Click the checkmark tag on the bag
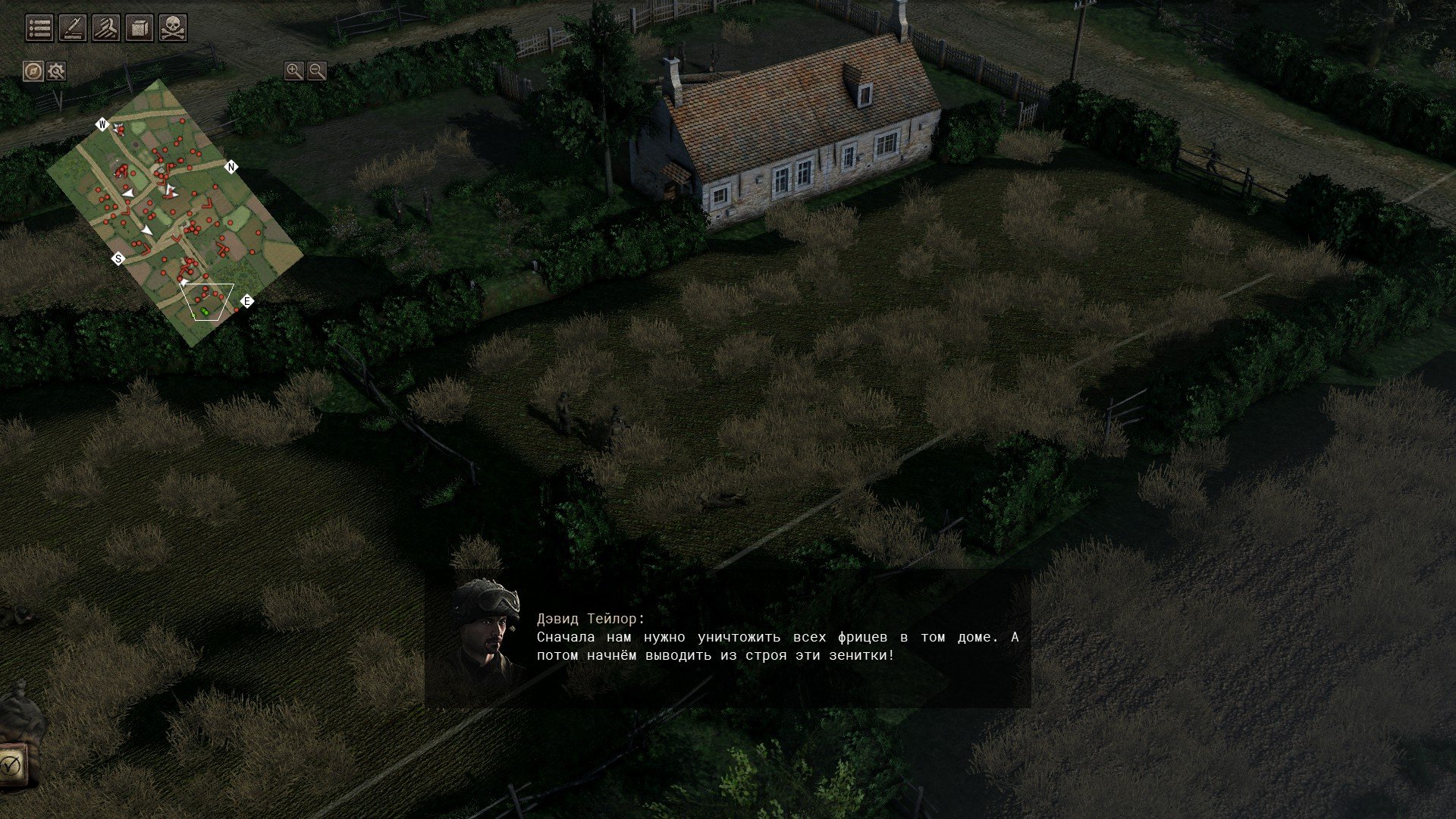The width and height of the screenshot is (1456, 819). point(12,764)
